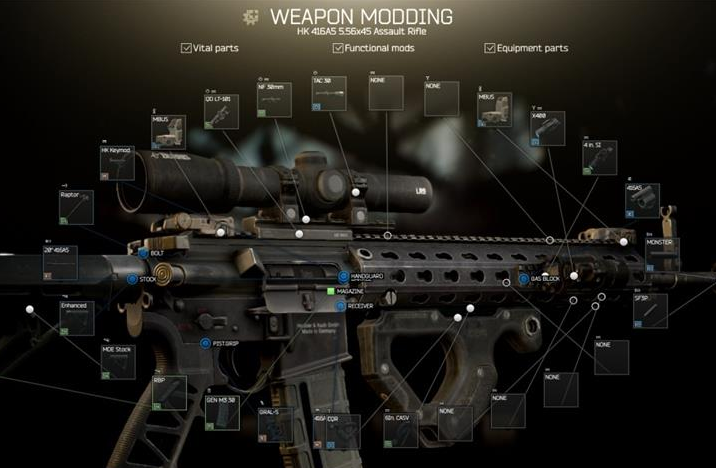This screenshot has width=716, height=468.
Task: Select the 416A5 front sight slot
Action: [642, 200]
